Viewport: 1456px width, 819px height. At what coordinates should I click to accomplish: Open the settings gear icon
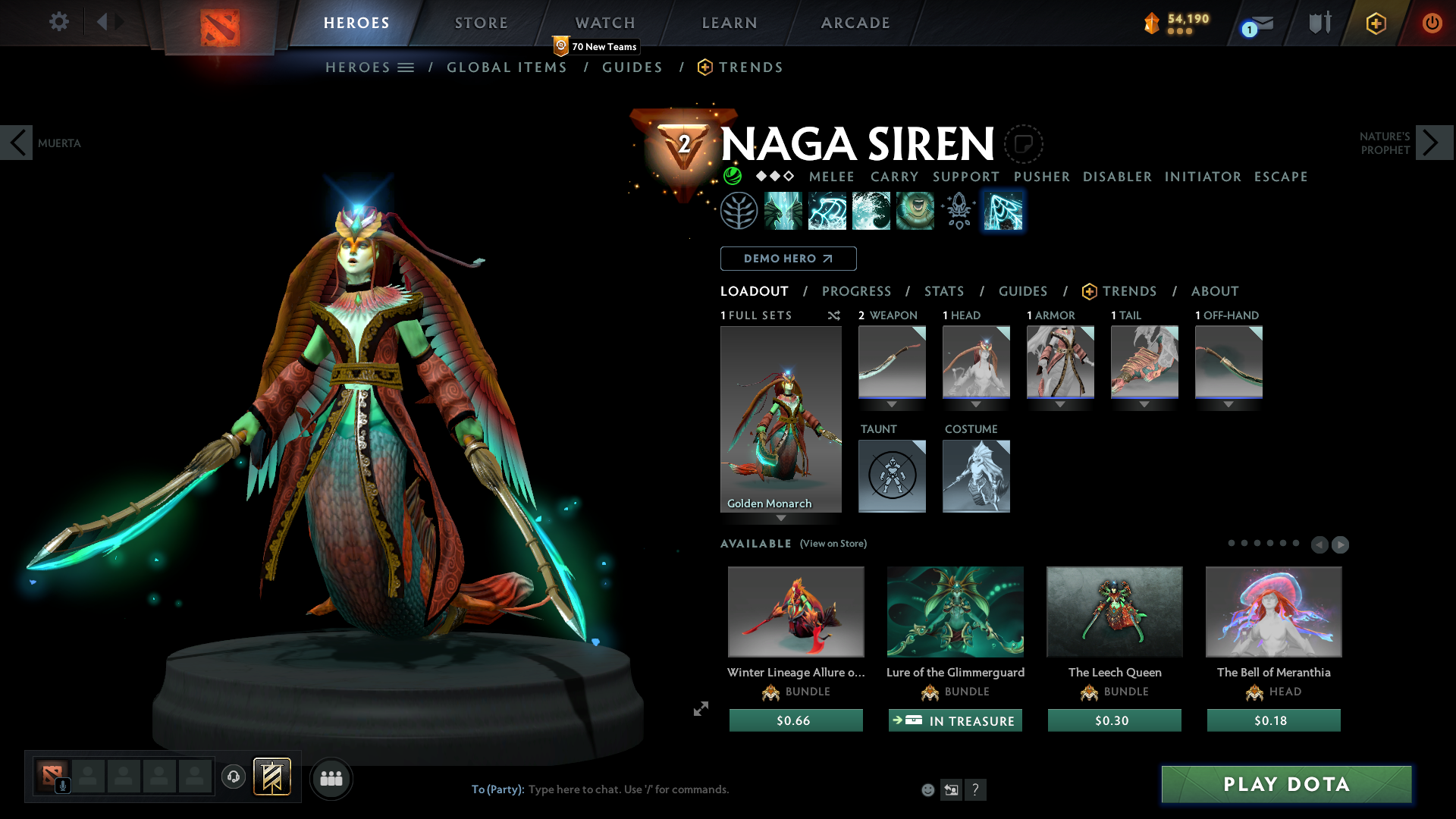coord(58,22)
